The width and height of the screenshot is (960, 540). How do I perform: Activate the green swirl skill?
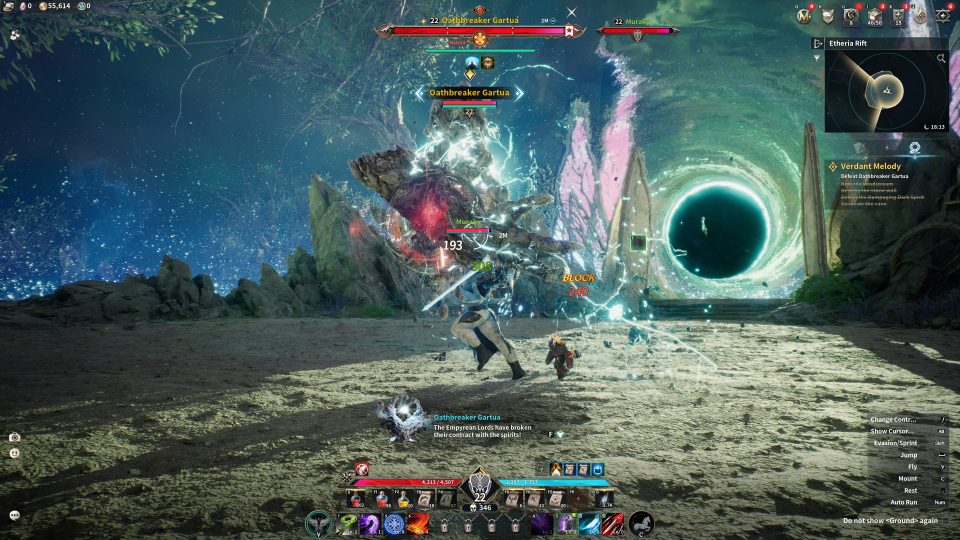pyautogui.click(x=346, y=523)
